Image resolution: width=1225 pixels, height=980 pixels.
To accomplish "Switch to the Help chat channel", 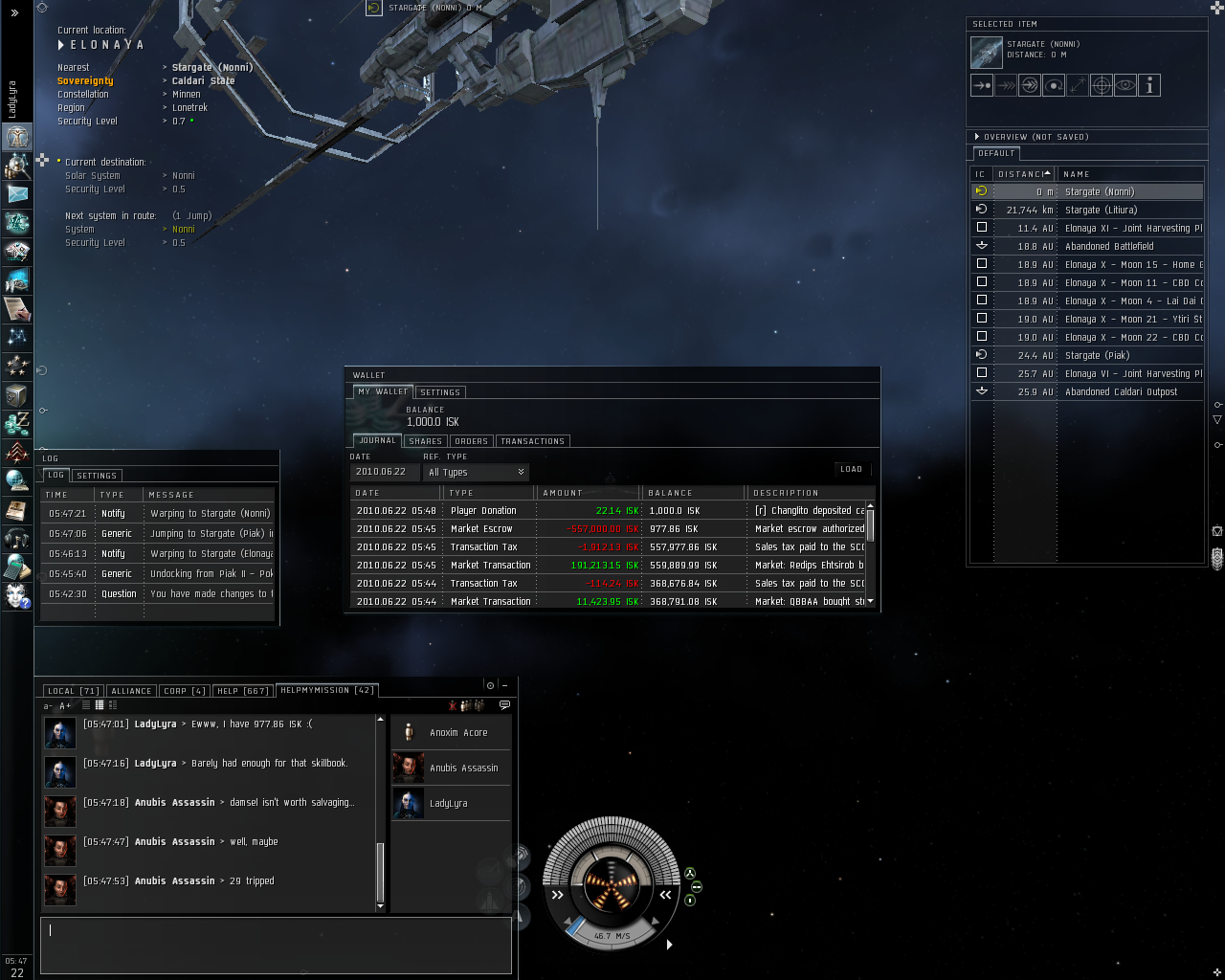I will (x=242, y=691).
